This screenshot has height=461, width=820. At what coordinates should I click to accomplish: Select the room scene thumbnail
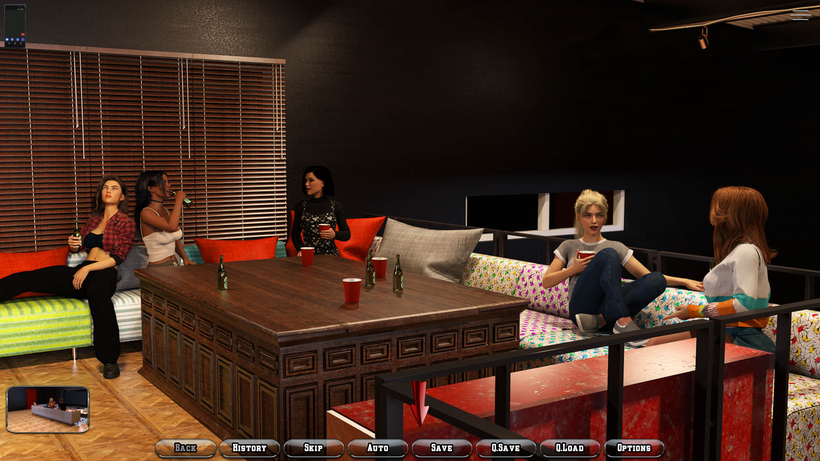pos(47,409)
